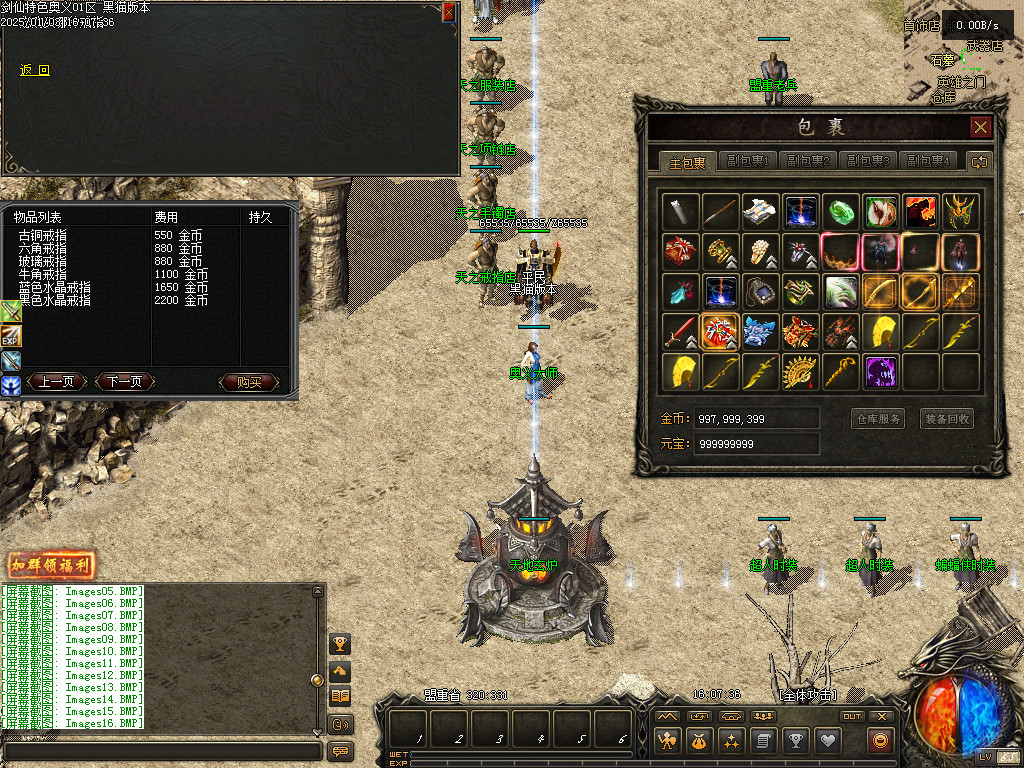Screen dimensions: 1024x768
Task: Click the EXP buff icon
Action: pyautogui.click(x=11, y=336)
